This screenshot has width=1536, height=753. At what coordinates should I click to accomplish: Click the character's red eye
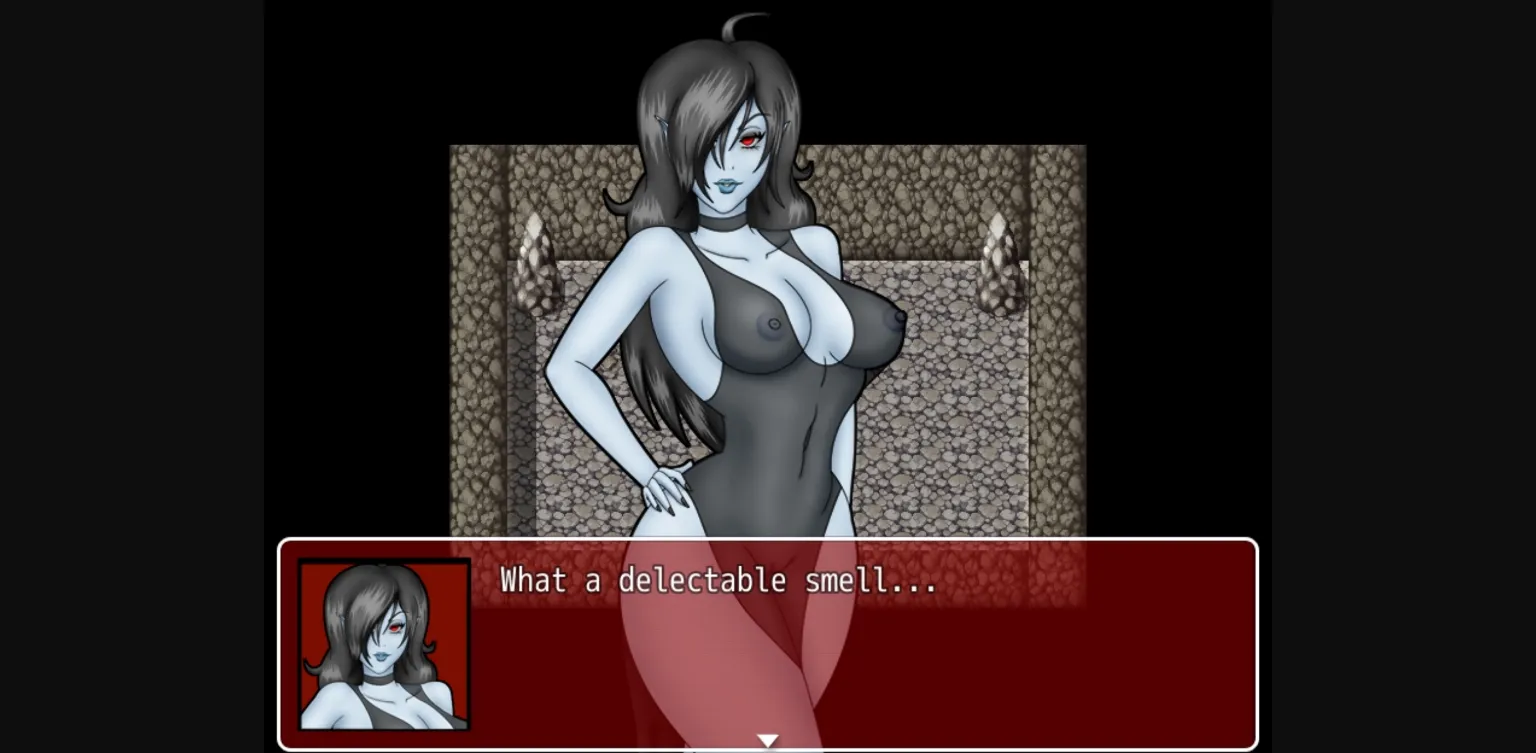(x=749, y=140)
